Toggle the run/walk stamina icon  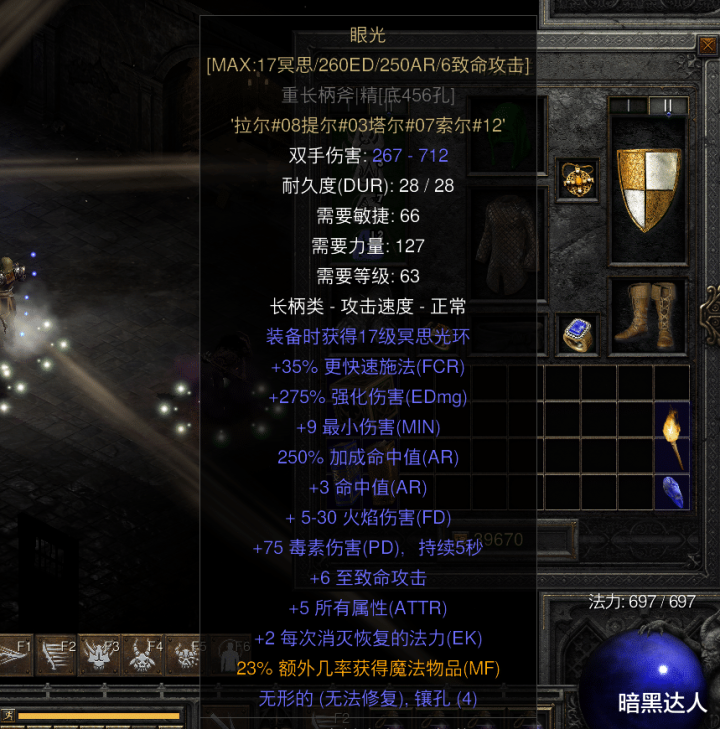9,715
